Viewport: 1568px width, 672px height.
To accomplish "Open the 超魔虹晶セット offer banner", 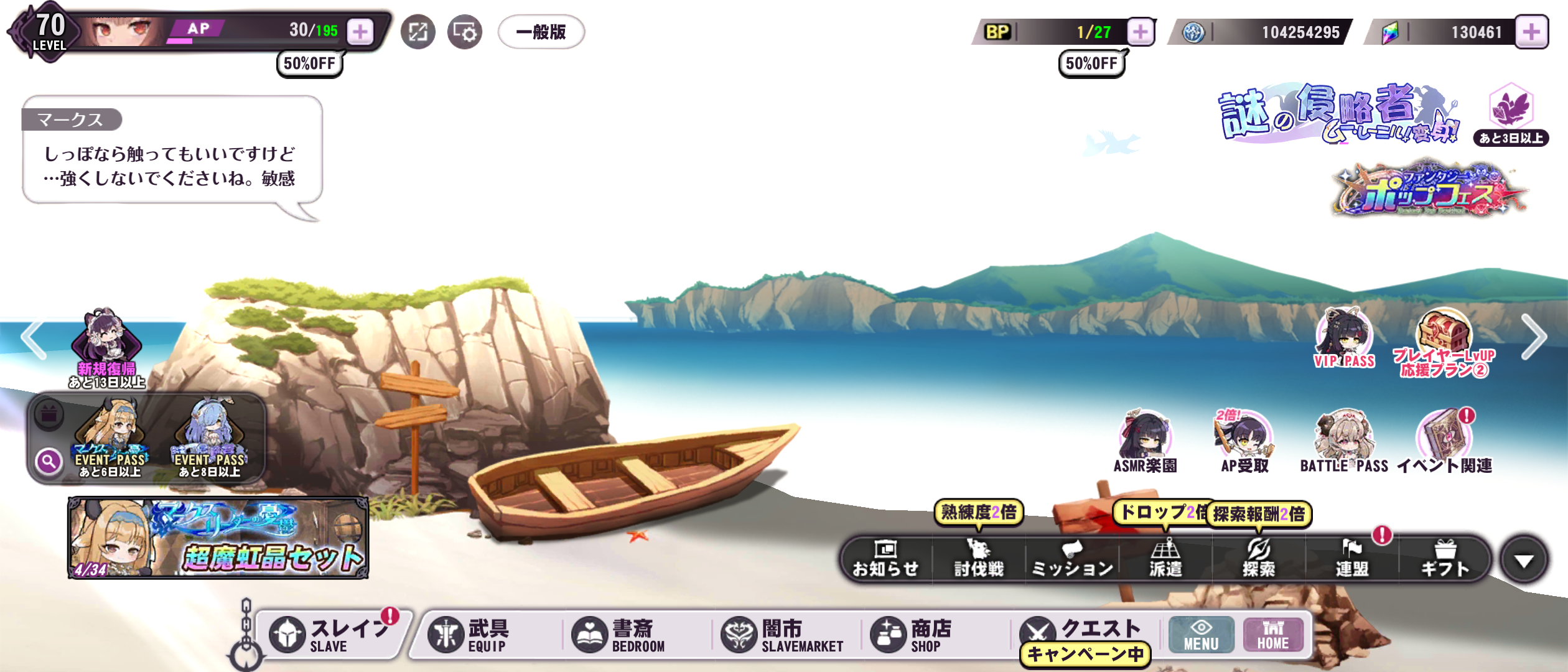I will coord(218,538).
